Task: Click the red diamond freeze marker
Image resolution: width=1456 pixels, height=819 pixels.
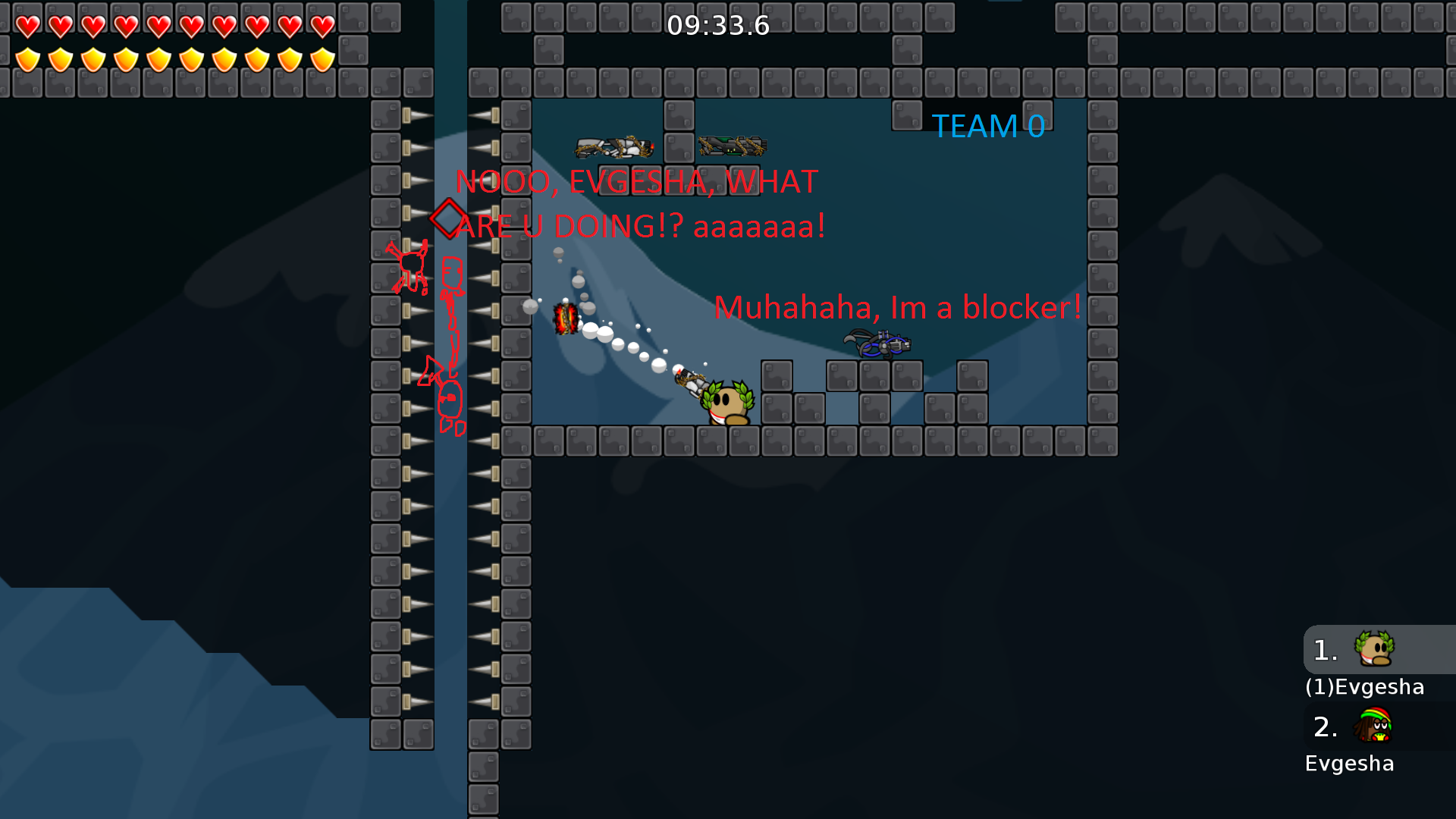Action: coord(448,219)
